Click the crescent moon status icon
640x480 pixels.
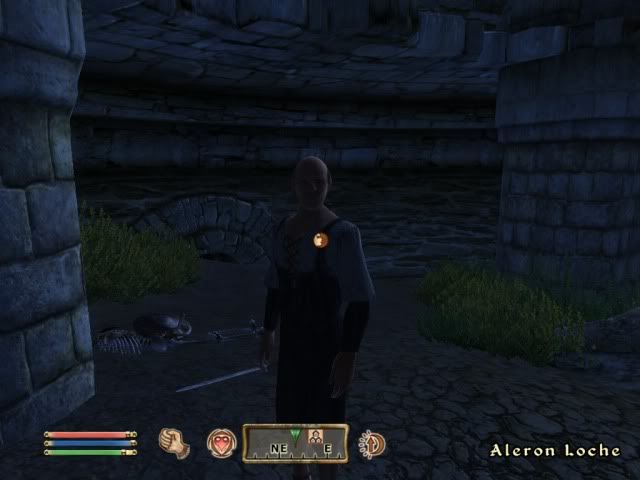(x=372, y=443)
